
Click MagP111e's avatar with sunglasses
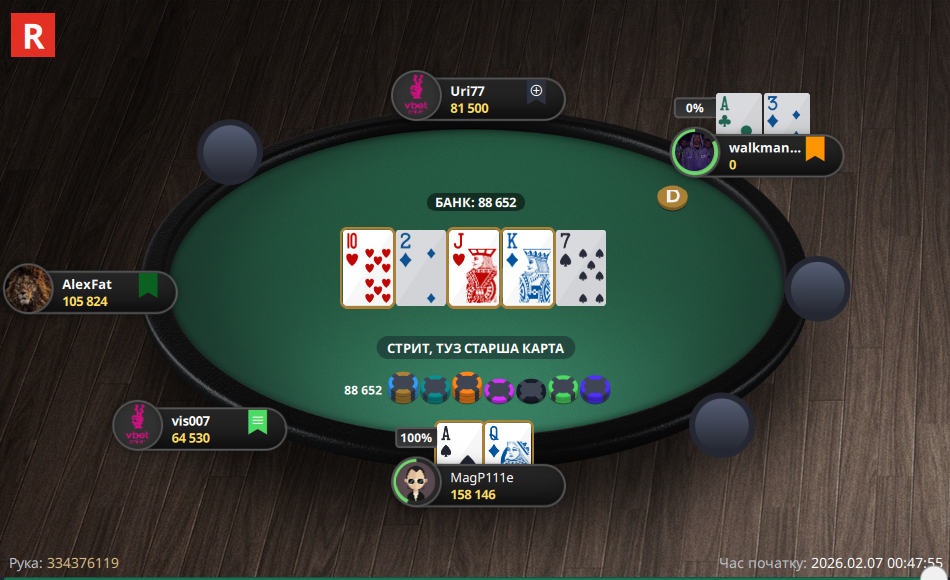coord(416,483)
